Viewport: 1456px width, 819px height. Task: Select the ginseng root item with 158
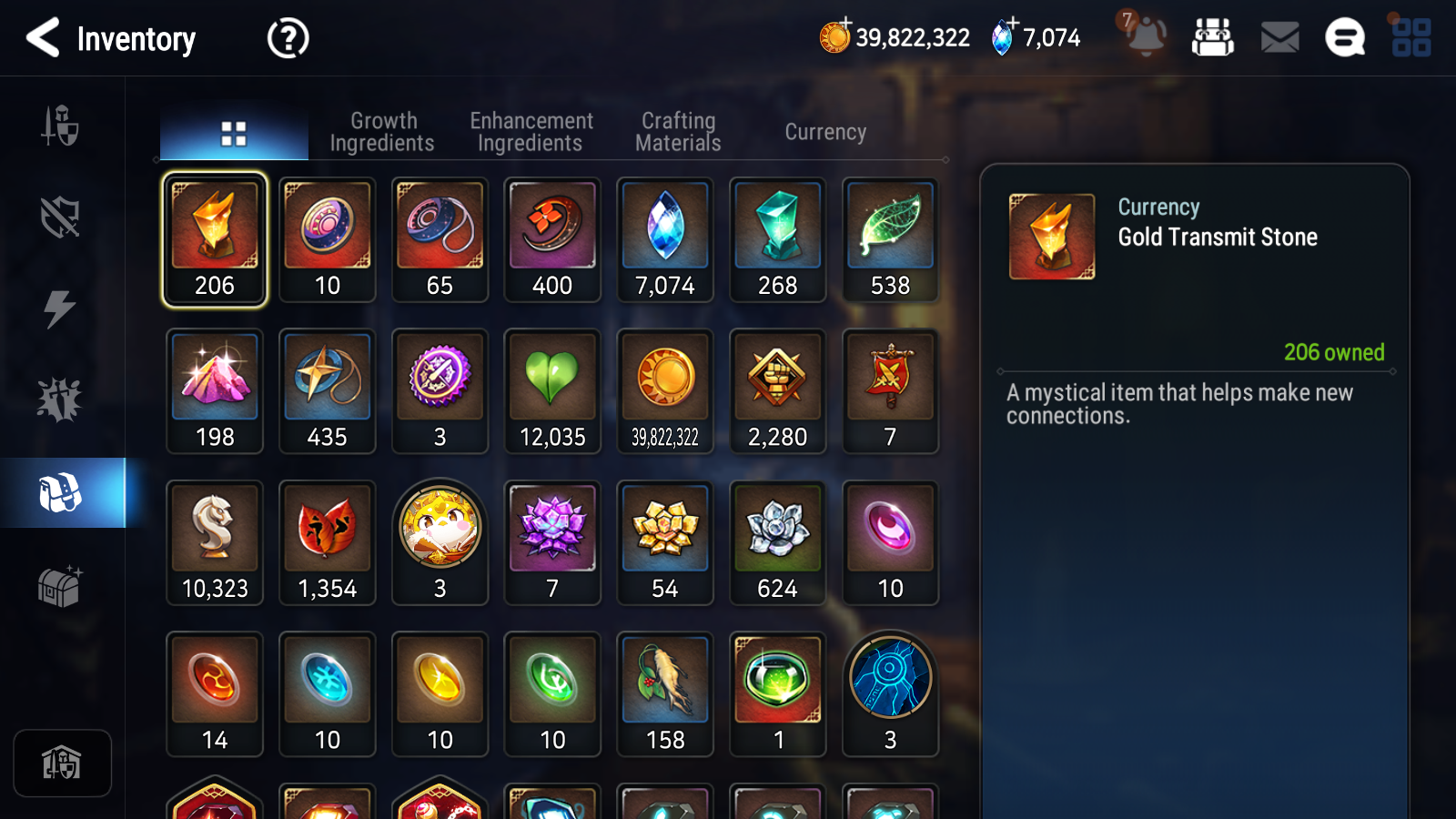(x=665, y=694)
